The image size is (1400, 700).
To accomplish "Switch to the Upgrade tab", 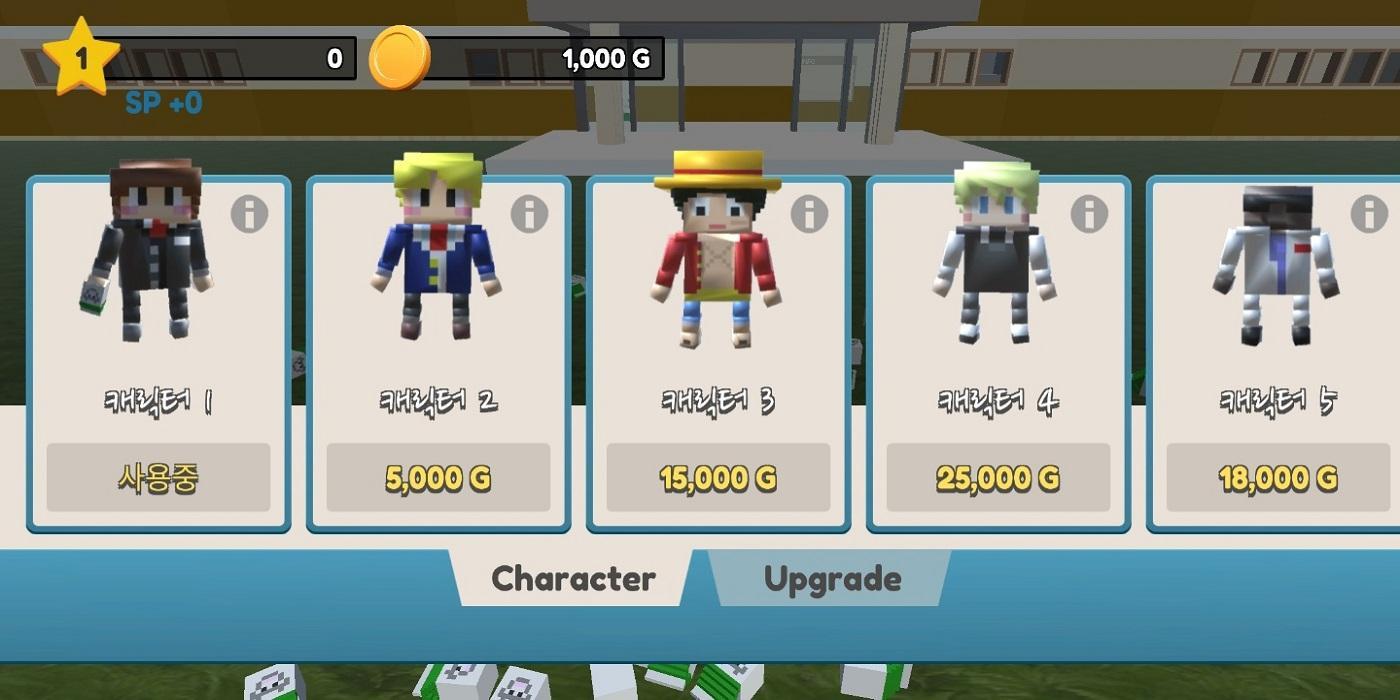I will 832,579.
